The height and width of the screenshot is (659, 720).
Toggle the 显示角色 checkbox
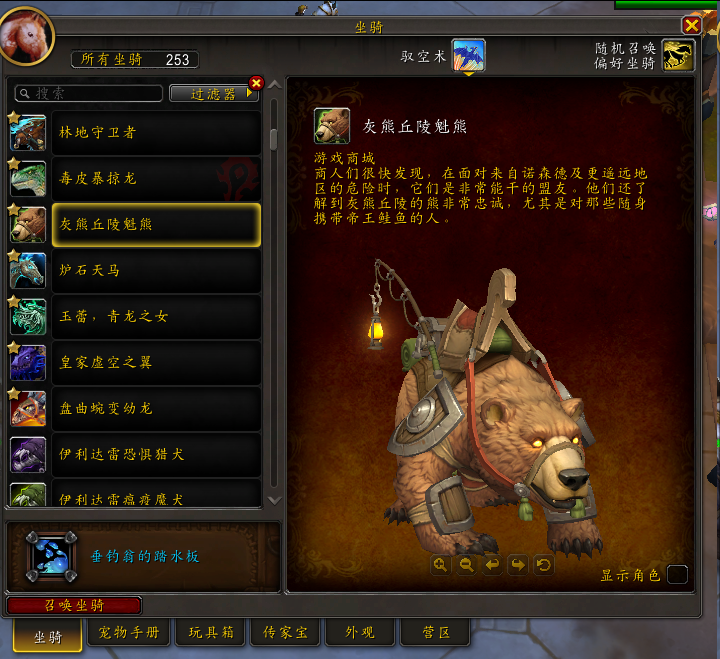click(x=677, y=574)
